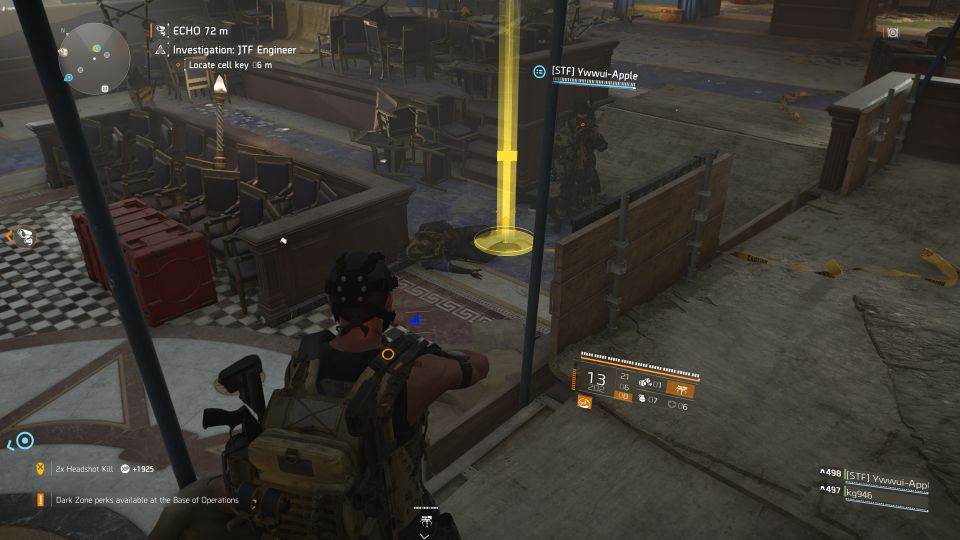Click the blue circle icon above notifications
The image size is (960, 540).
(x=25, y=440)
